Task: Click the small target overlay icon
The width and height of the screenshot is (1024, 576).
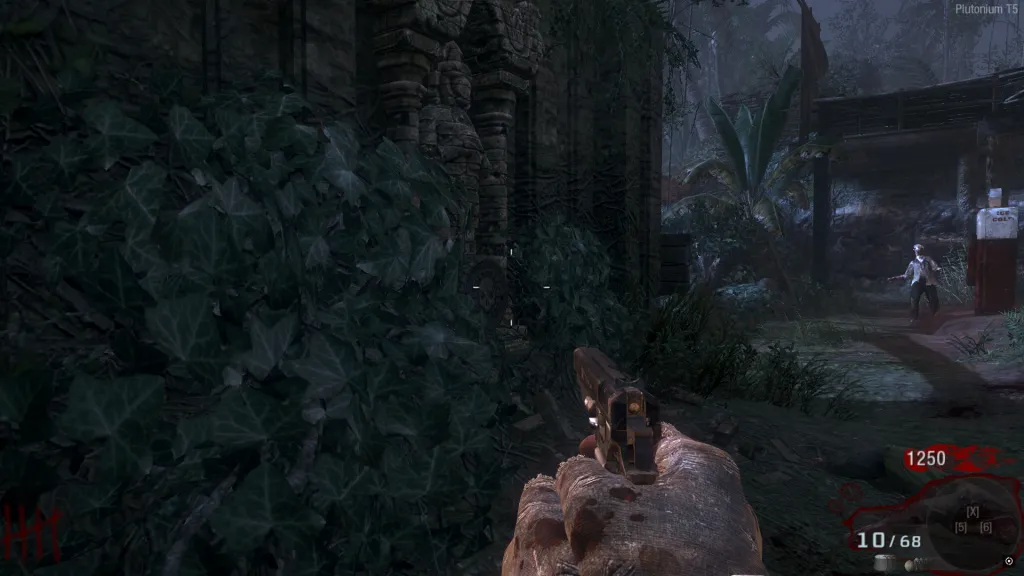Action: click(x=1008, y=560)
